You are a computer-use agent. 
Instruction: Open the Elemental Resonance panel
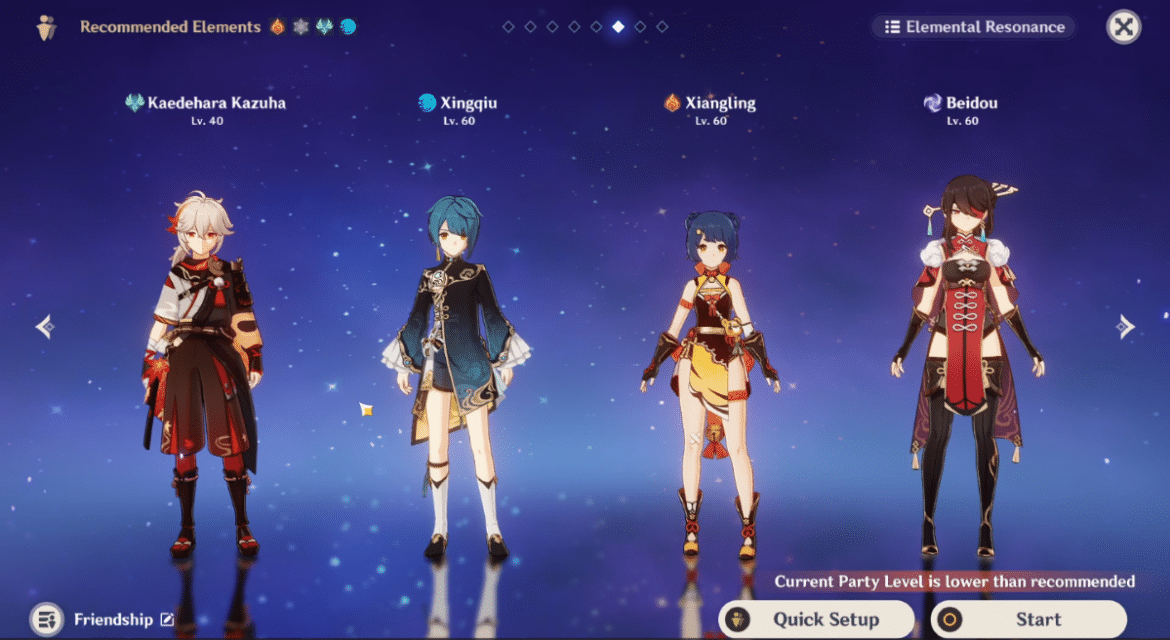point(974,27)
